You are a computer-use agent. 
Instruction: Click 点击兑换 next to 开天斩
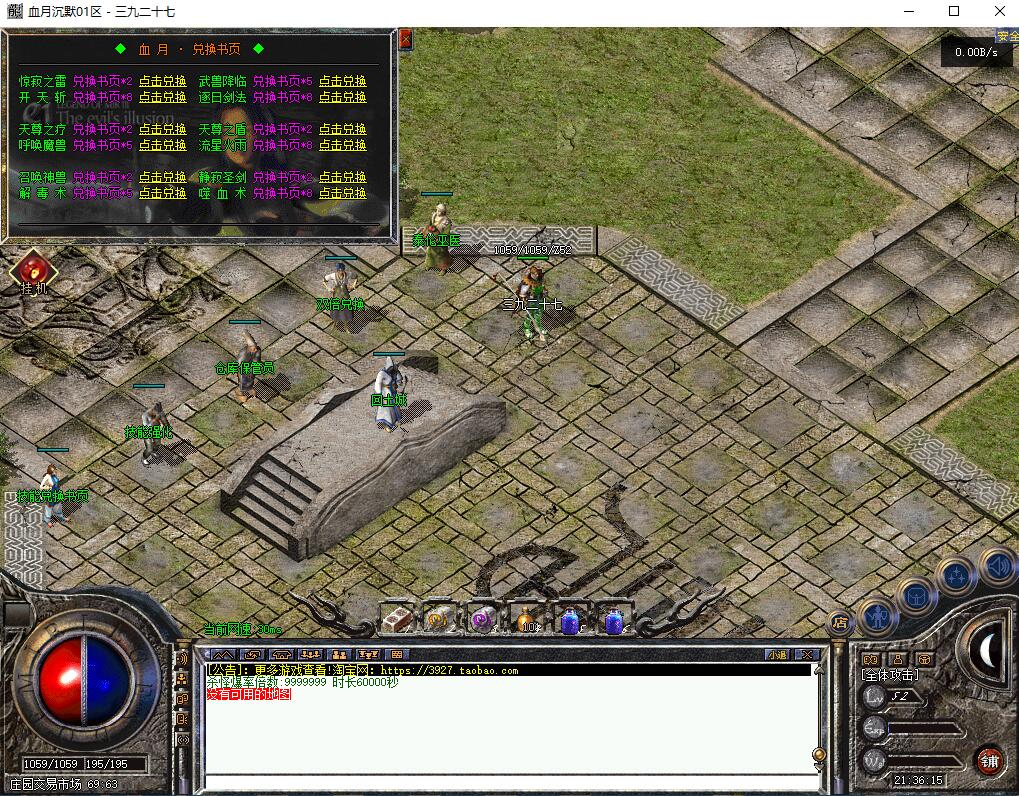pos(162,97)
